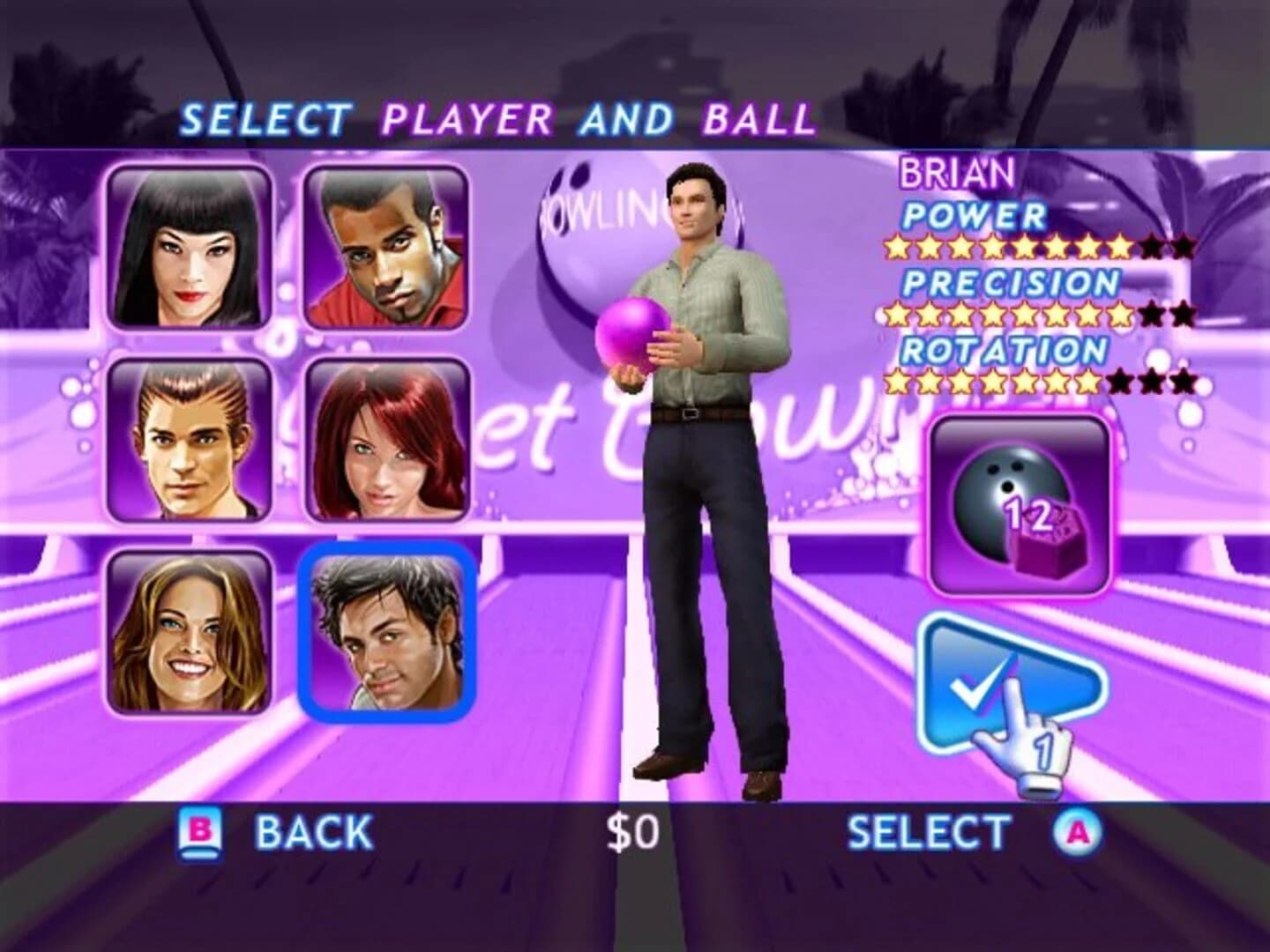Image resolution: width=1270 pixels, height=952 pixels.
Task: Click the BRIAN name label
Action: [955, 174]
